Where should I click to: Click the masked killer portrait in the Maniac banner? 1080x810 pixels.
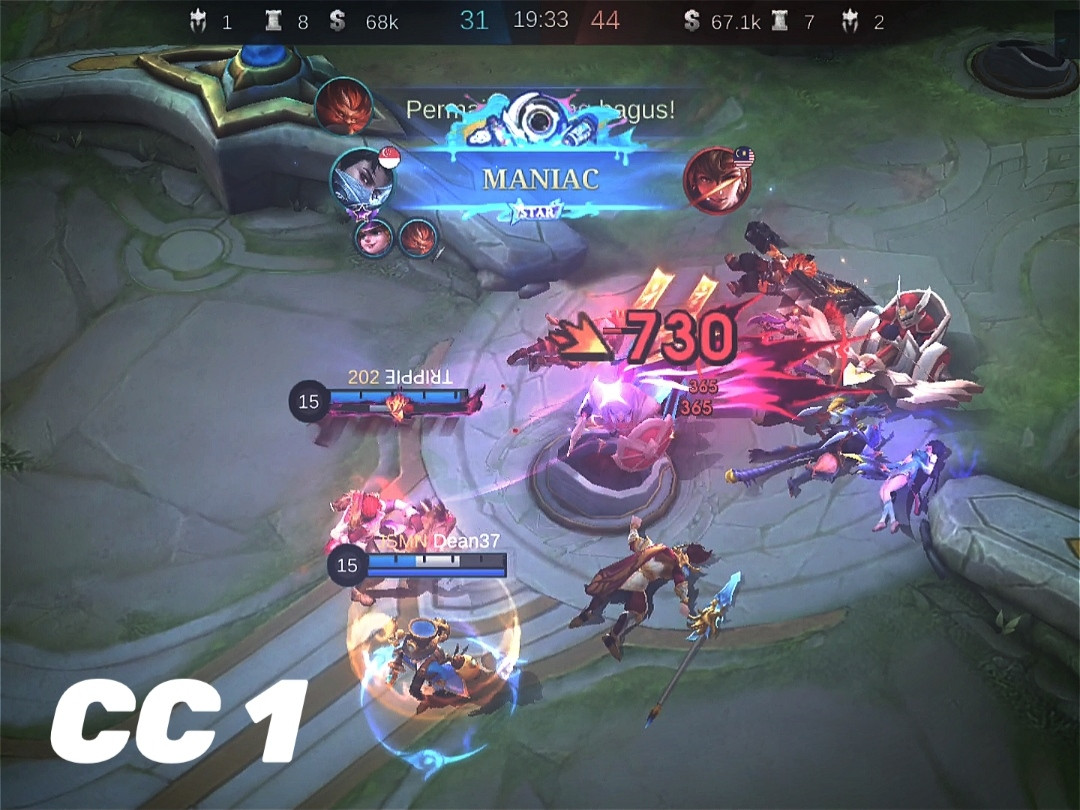click(x=362, y=180)
